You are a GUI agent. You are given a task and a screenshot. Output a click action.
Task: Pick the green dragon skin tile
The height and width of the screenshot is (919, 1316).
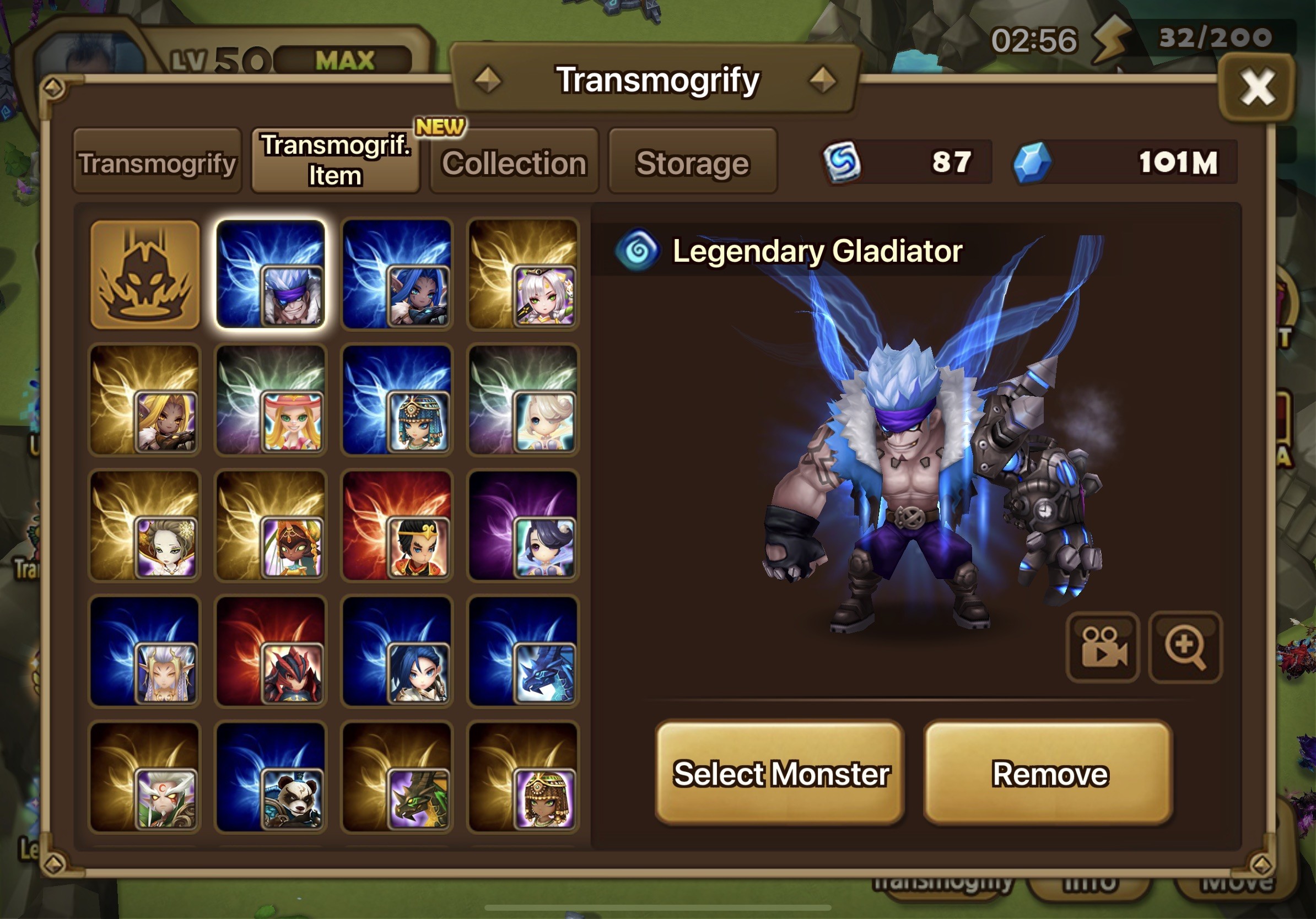click(x=397, y=777)
